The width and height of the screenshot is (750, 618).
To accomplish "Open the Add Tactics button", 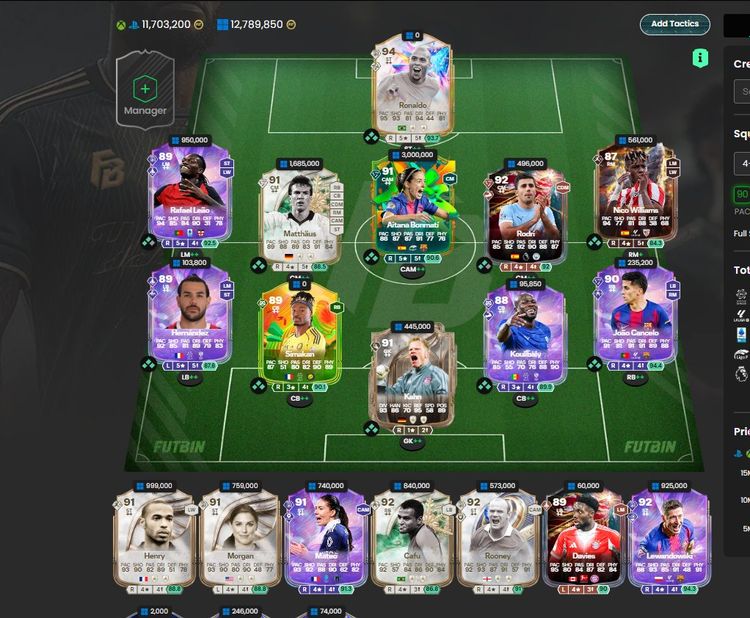I will pyautogui.click(x=674, y=24).
